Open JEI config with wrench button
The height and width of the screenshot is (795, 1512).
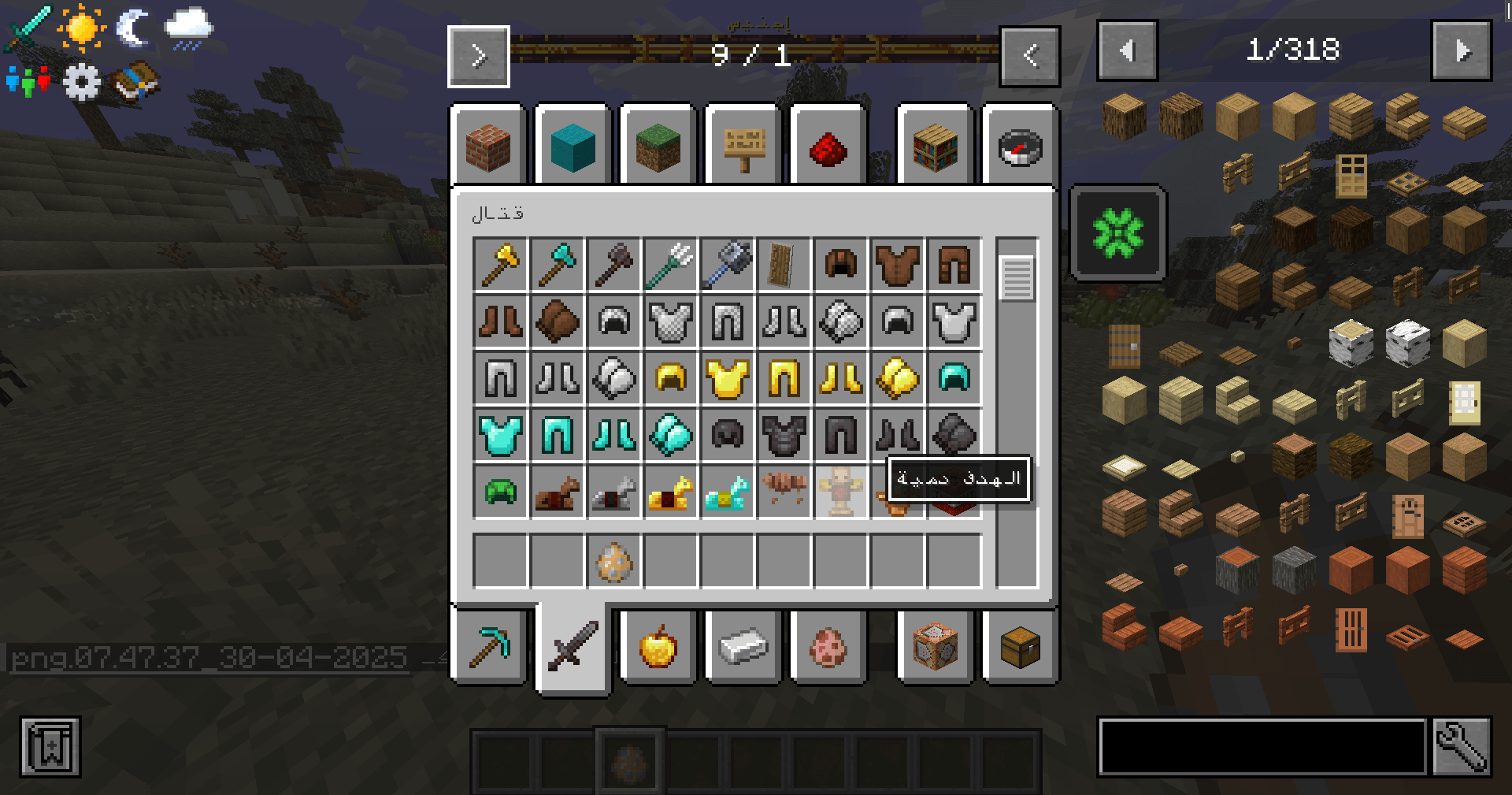[1462, 746]
